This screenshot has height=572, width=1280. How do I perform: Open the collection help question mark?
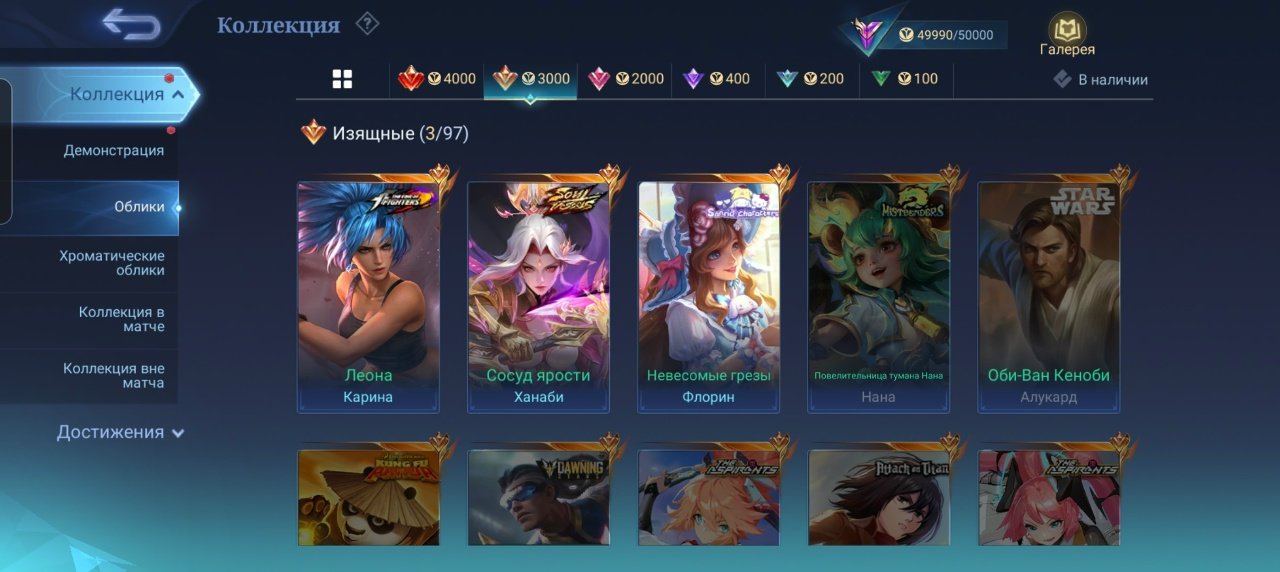367,23
